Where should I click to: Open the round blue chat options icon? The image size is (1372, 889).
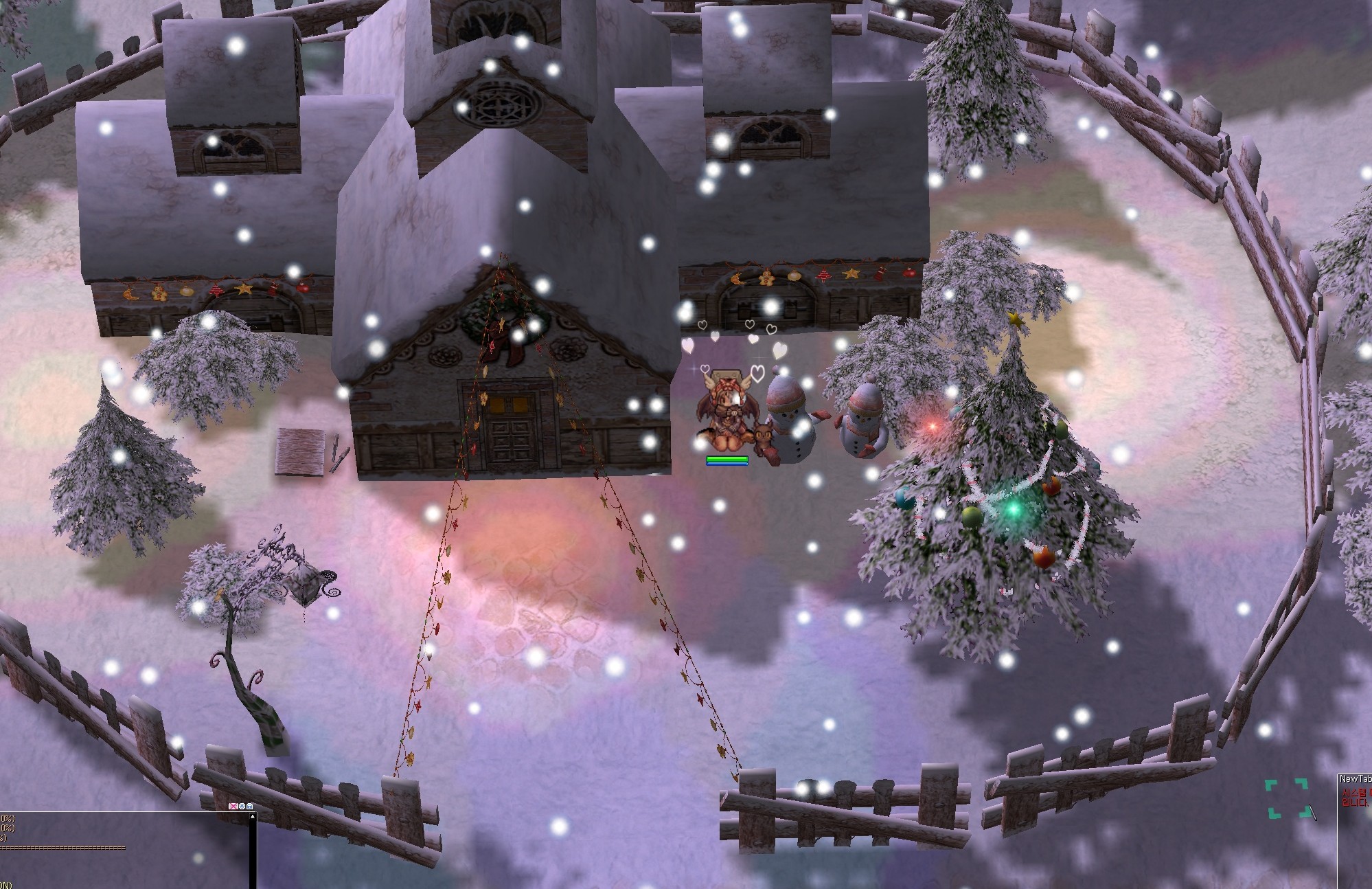point(241,806)
